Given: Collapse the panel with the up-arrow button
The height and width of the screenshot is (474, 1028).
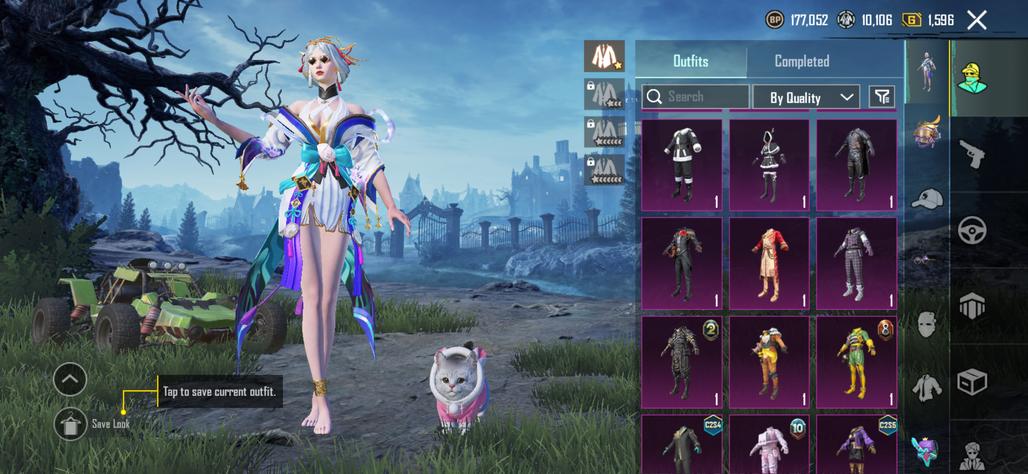Looking at the screenshot, I should [70, 379].
